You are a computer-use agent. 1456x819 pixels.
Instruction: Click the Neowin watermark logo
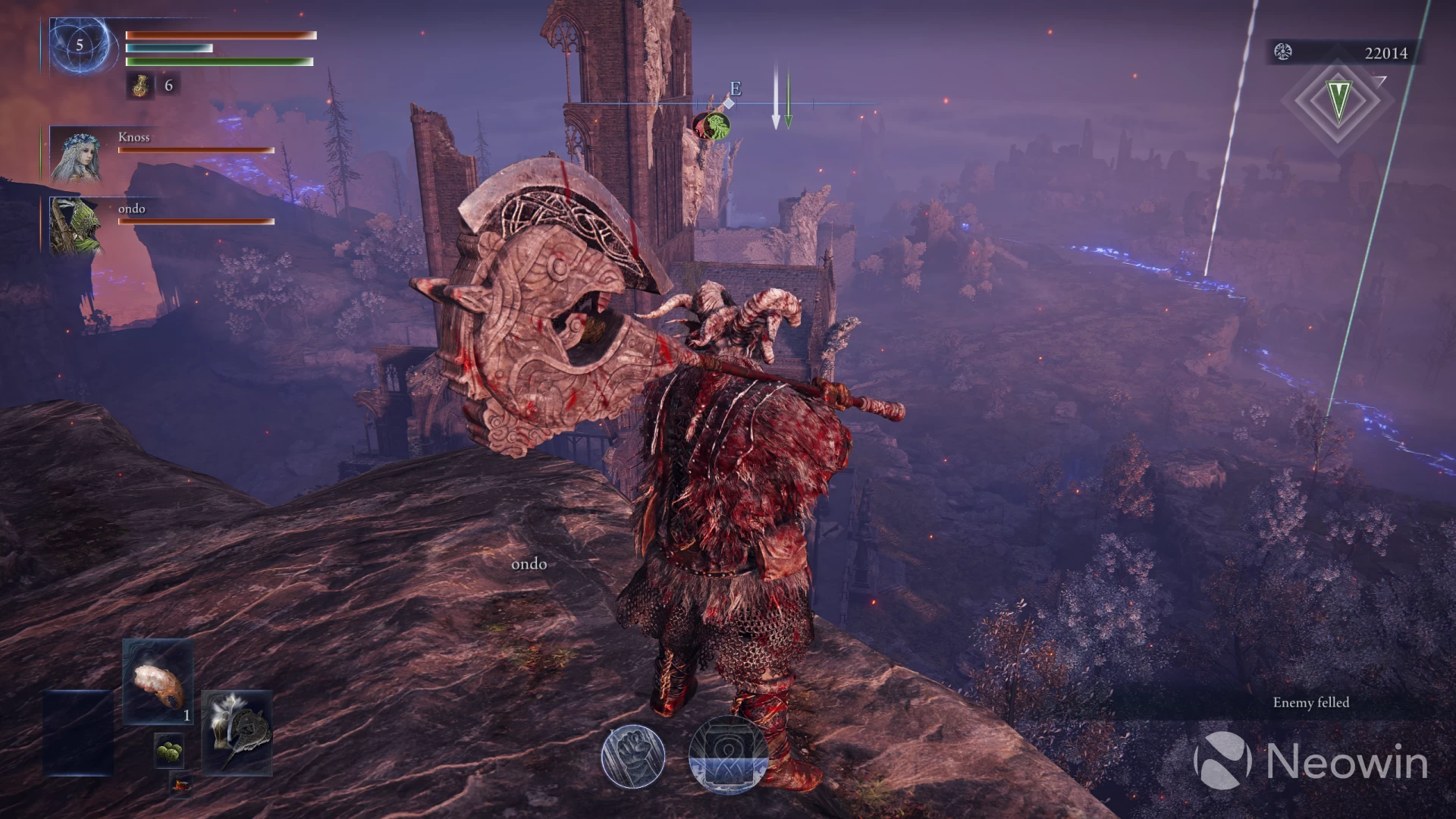[x=1221, y=760]
